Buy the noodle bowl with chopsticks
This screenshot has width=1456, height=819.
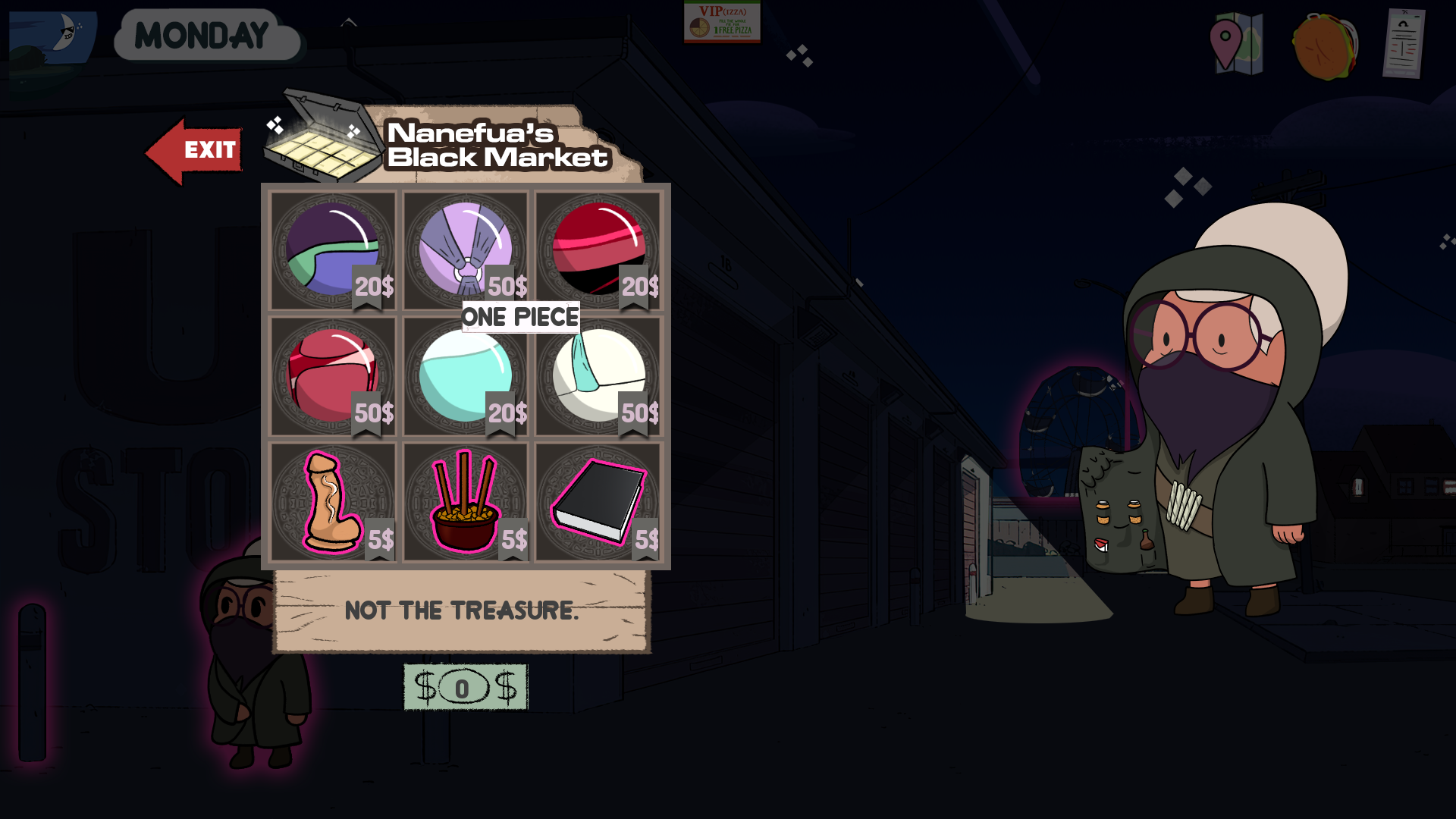tap(466, 502)
